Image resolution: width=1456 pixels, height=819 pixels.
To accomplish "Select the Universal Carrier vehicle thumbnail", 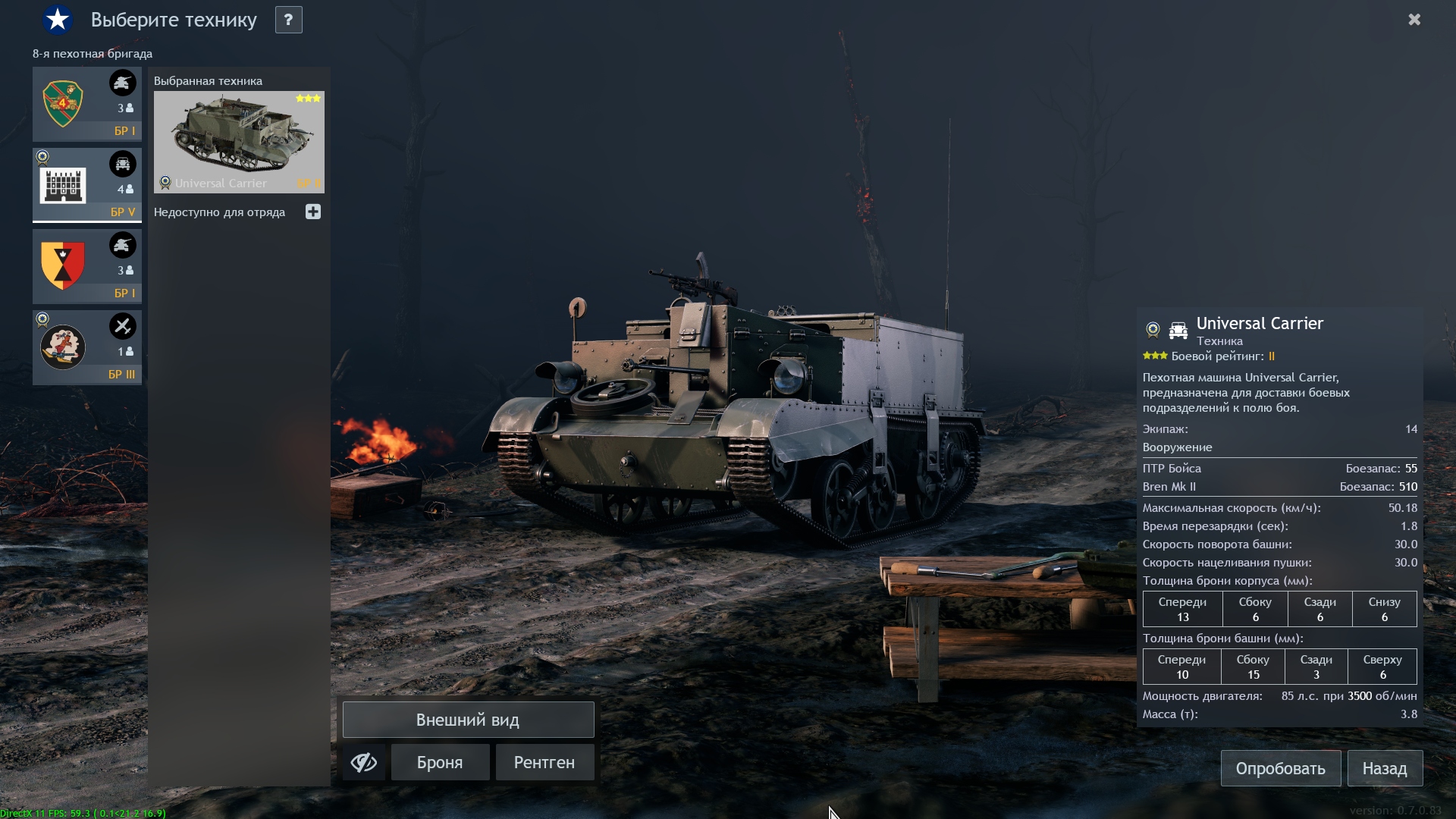I will tap(239, 142).
